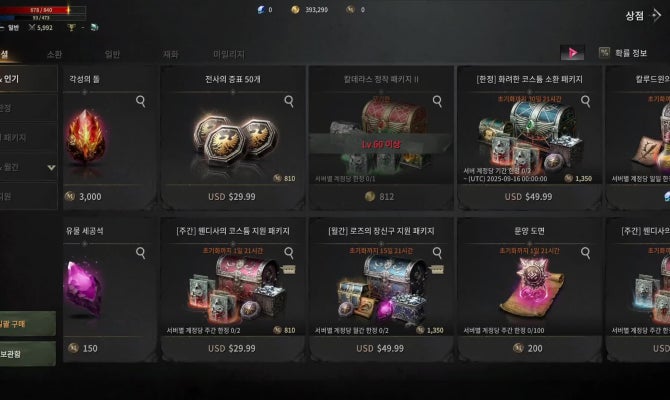The image size is (670, 400).
Task: Open the magnifier on 문양 도면
Action: (x=586, y=252)
